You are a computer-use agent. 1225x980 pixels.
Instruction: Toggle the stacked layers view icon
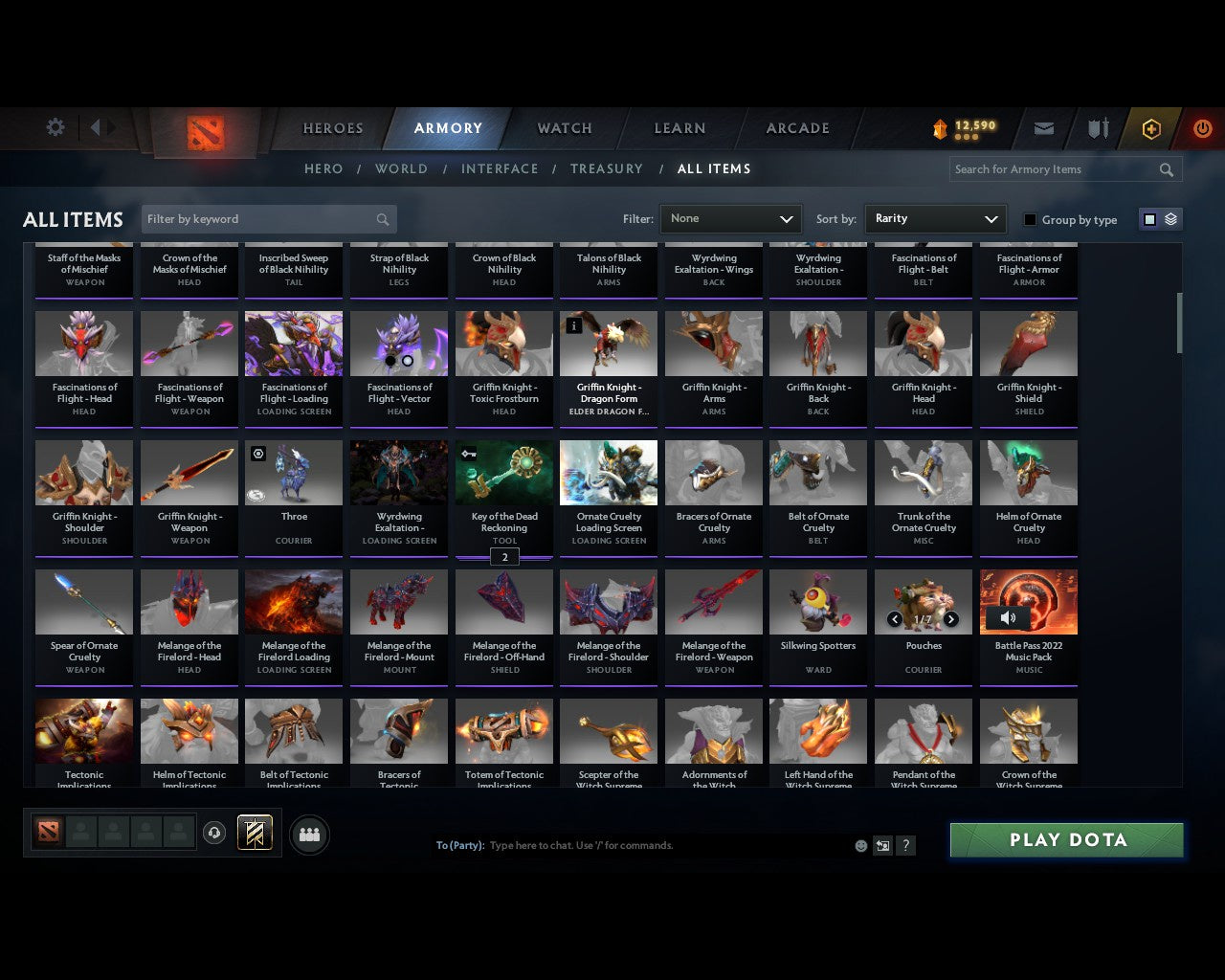pos(1169,219)
